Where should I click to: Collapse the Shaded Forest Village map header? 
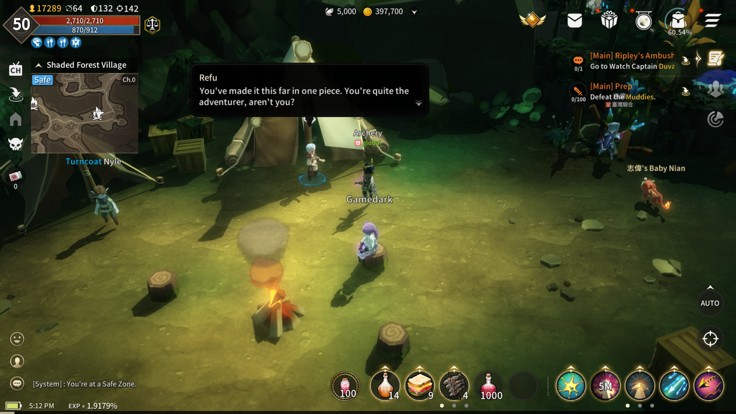(x=39, y=65)
